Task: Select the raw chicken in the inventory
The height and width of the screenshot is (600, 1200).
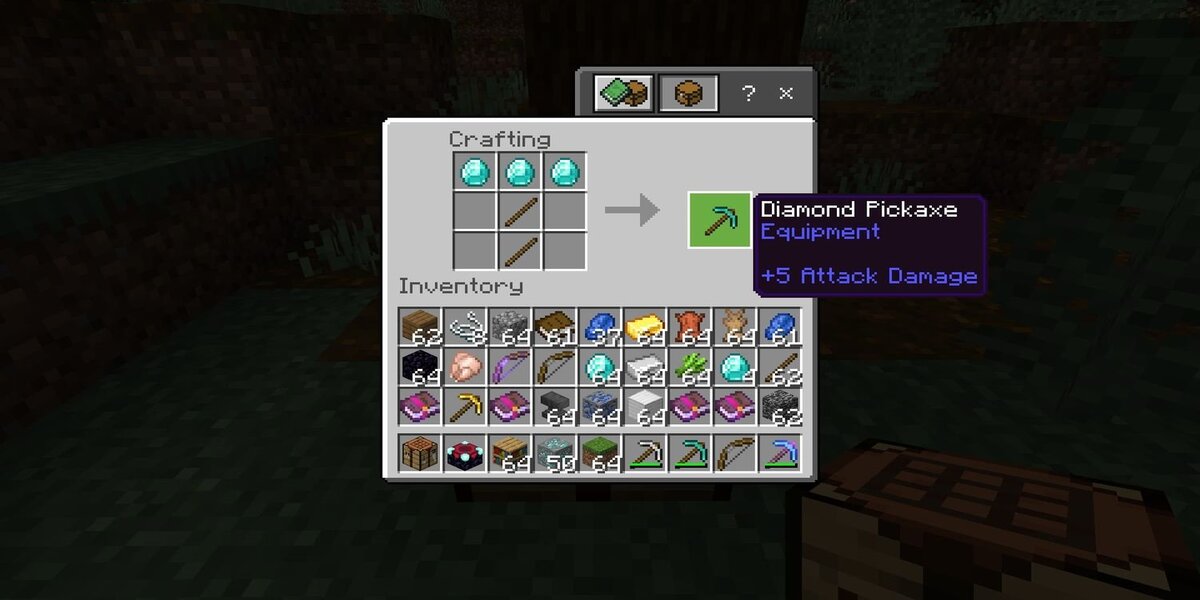Action: 465,367
